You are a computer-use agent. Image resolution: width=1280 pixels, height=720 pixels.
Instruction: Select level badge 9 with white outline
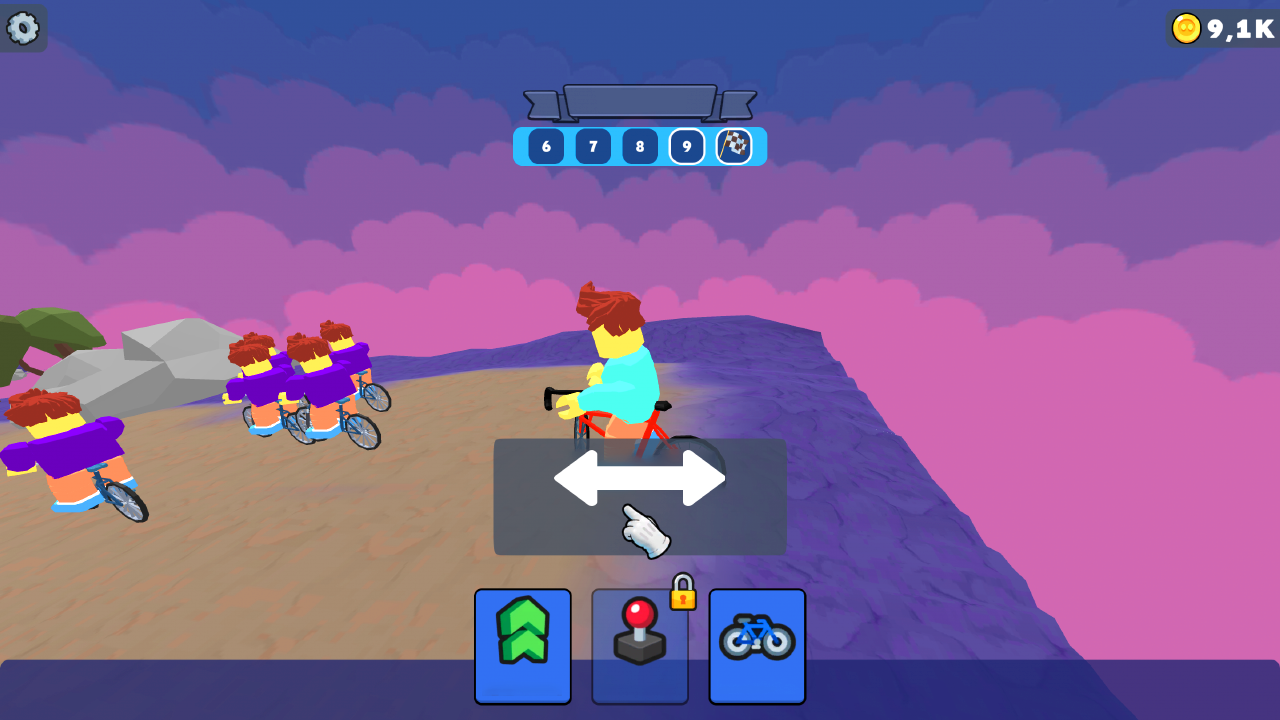[686, 146]
